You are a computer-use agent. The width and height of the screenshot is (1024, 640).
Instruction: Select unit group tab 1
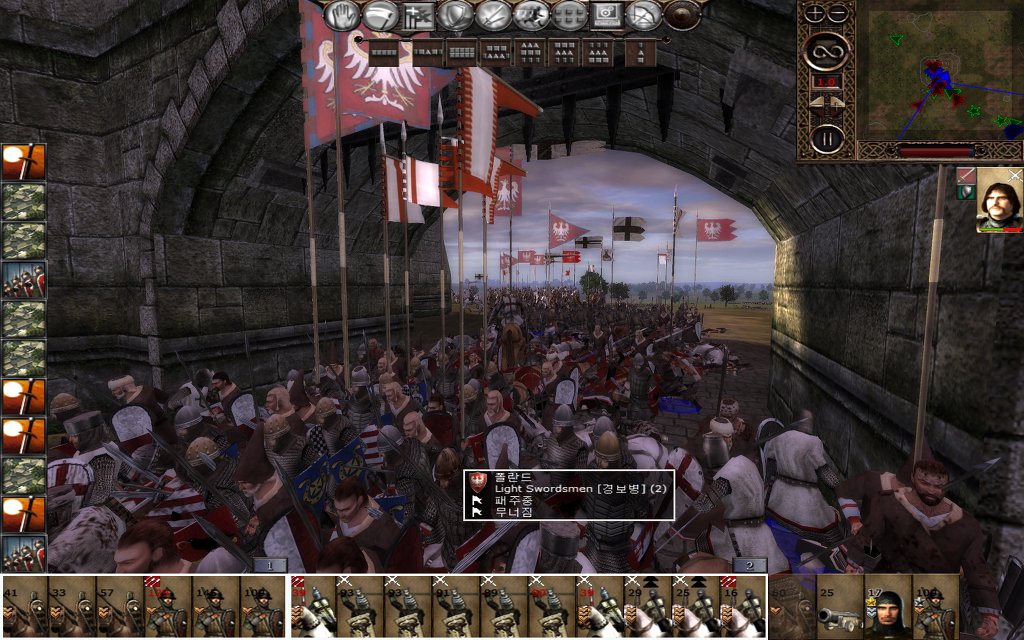270,565
